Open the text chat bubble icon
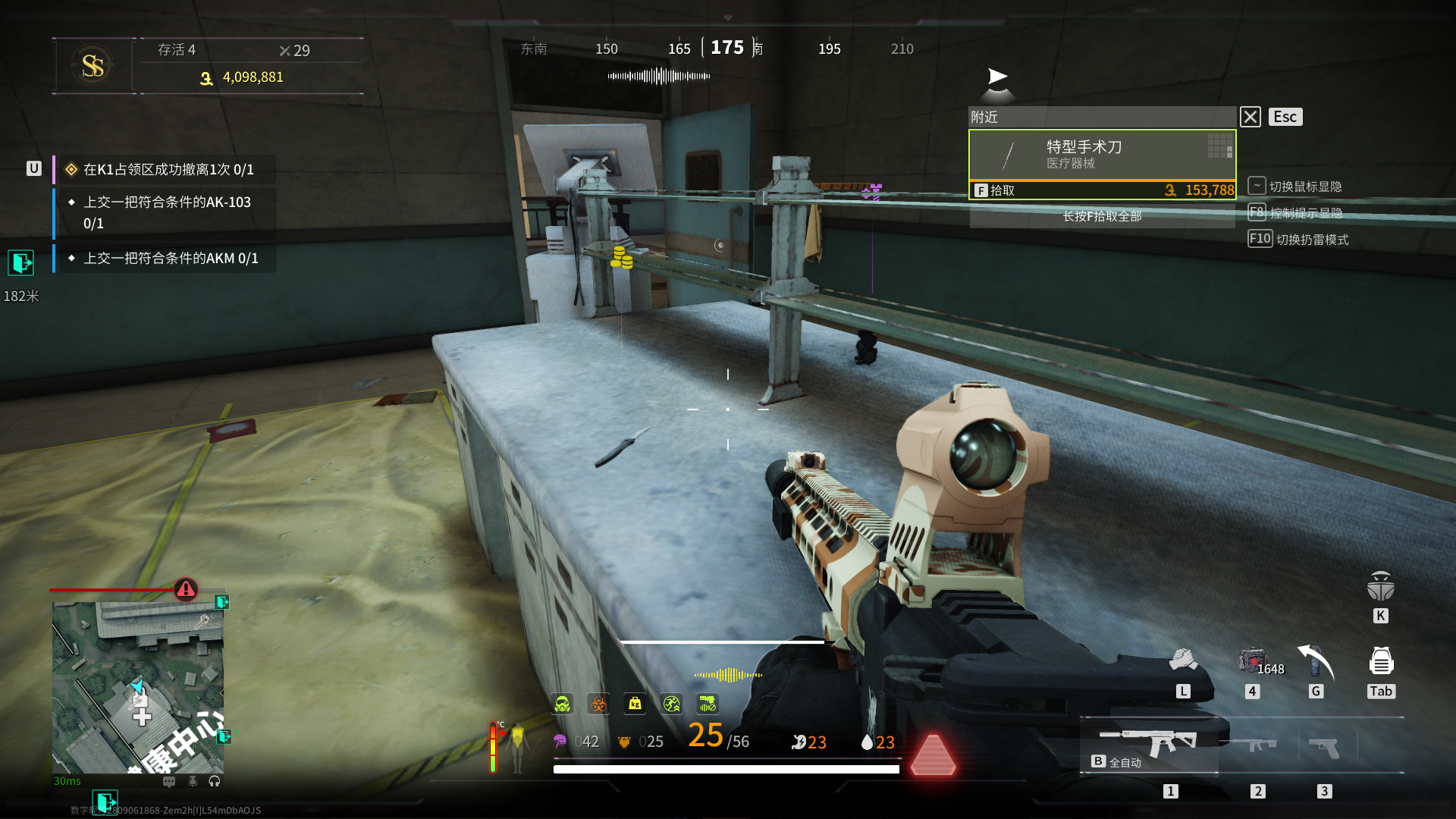Image resolution: width=1456 pixels, height=819 pixels. 169,781
